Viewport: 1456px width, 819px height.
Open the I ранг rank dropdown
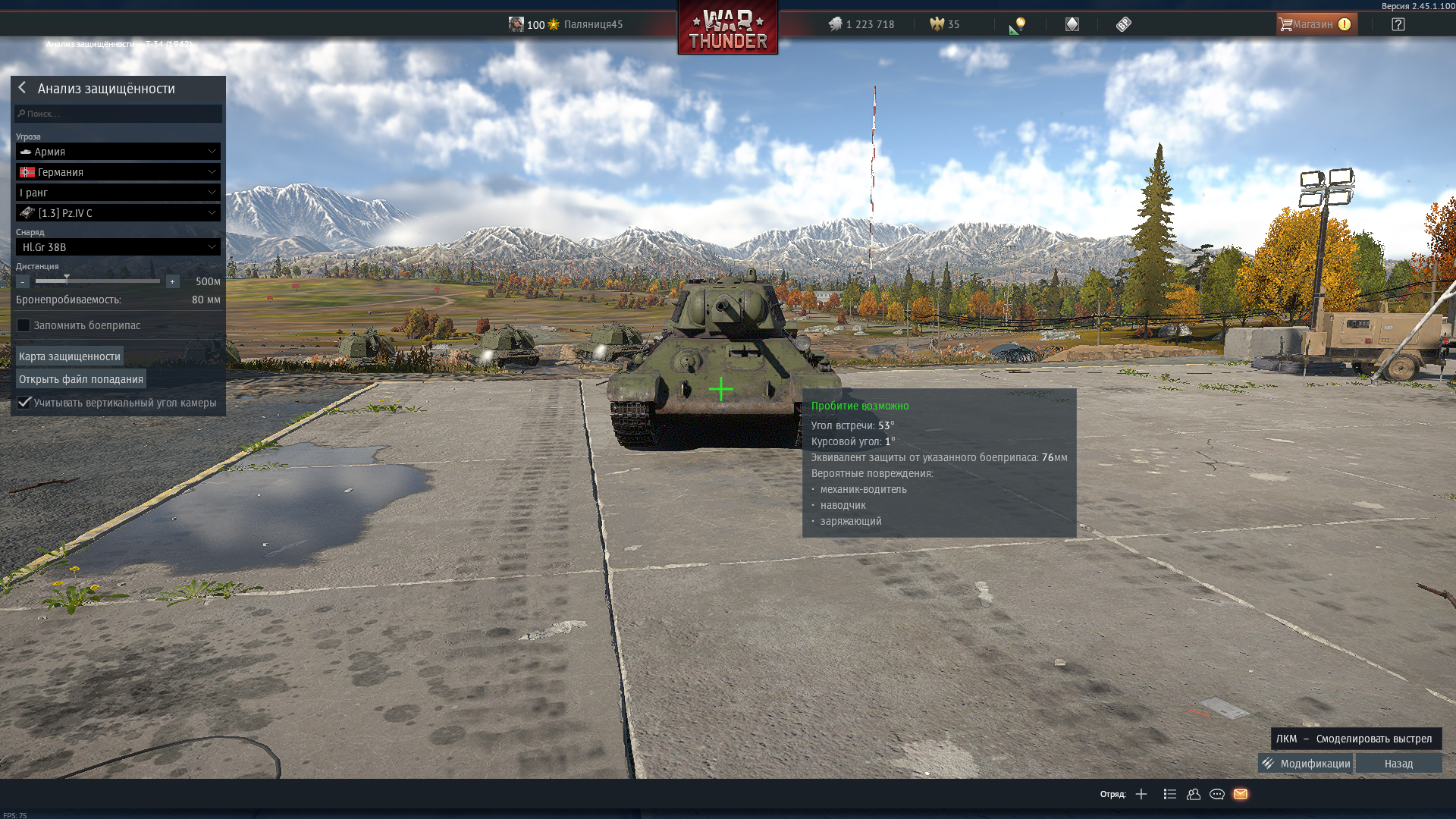point(118,193)
